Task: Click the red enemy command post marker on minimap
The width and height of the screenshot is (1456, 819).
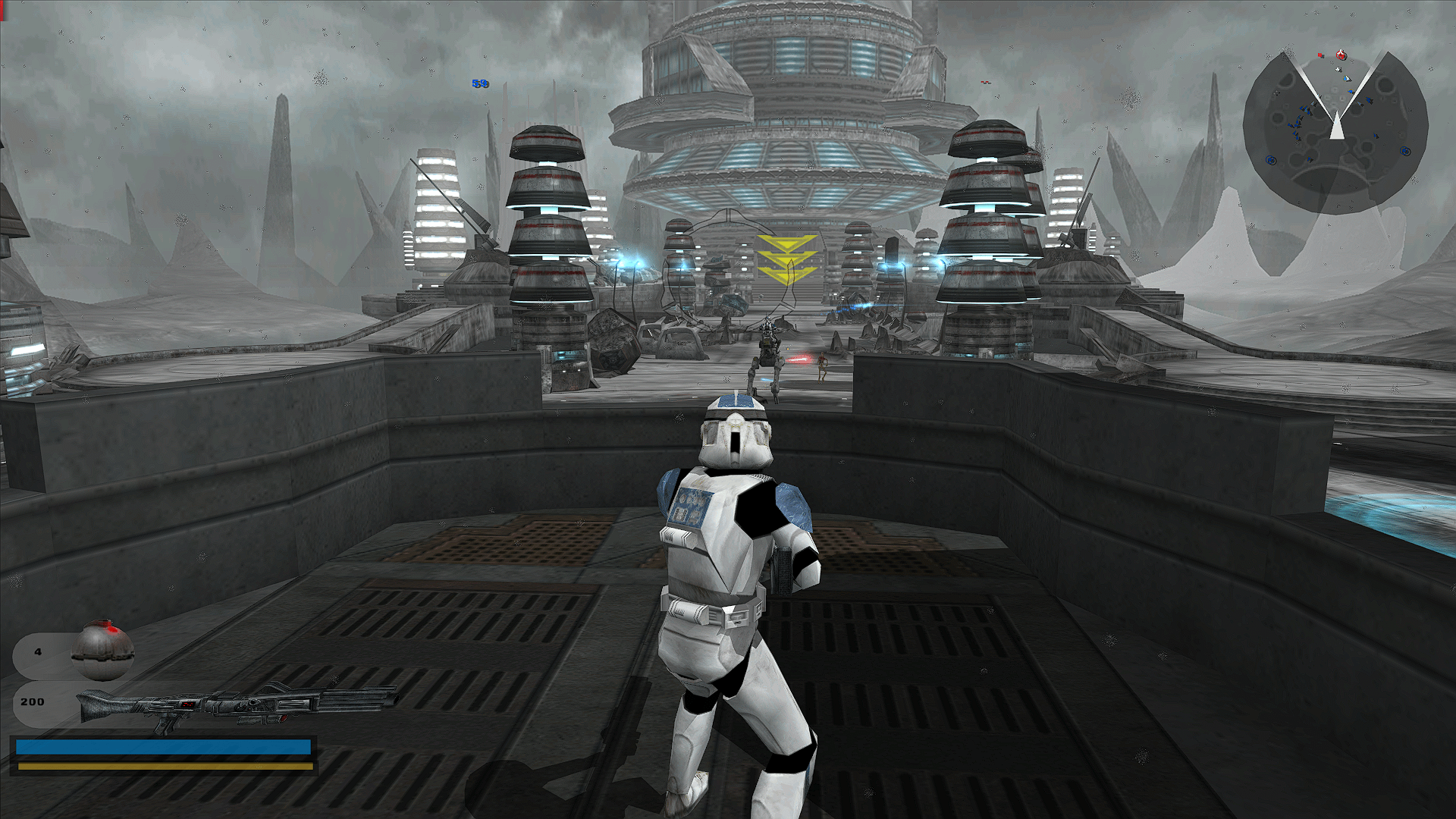Action: 1341,55
